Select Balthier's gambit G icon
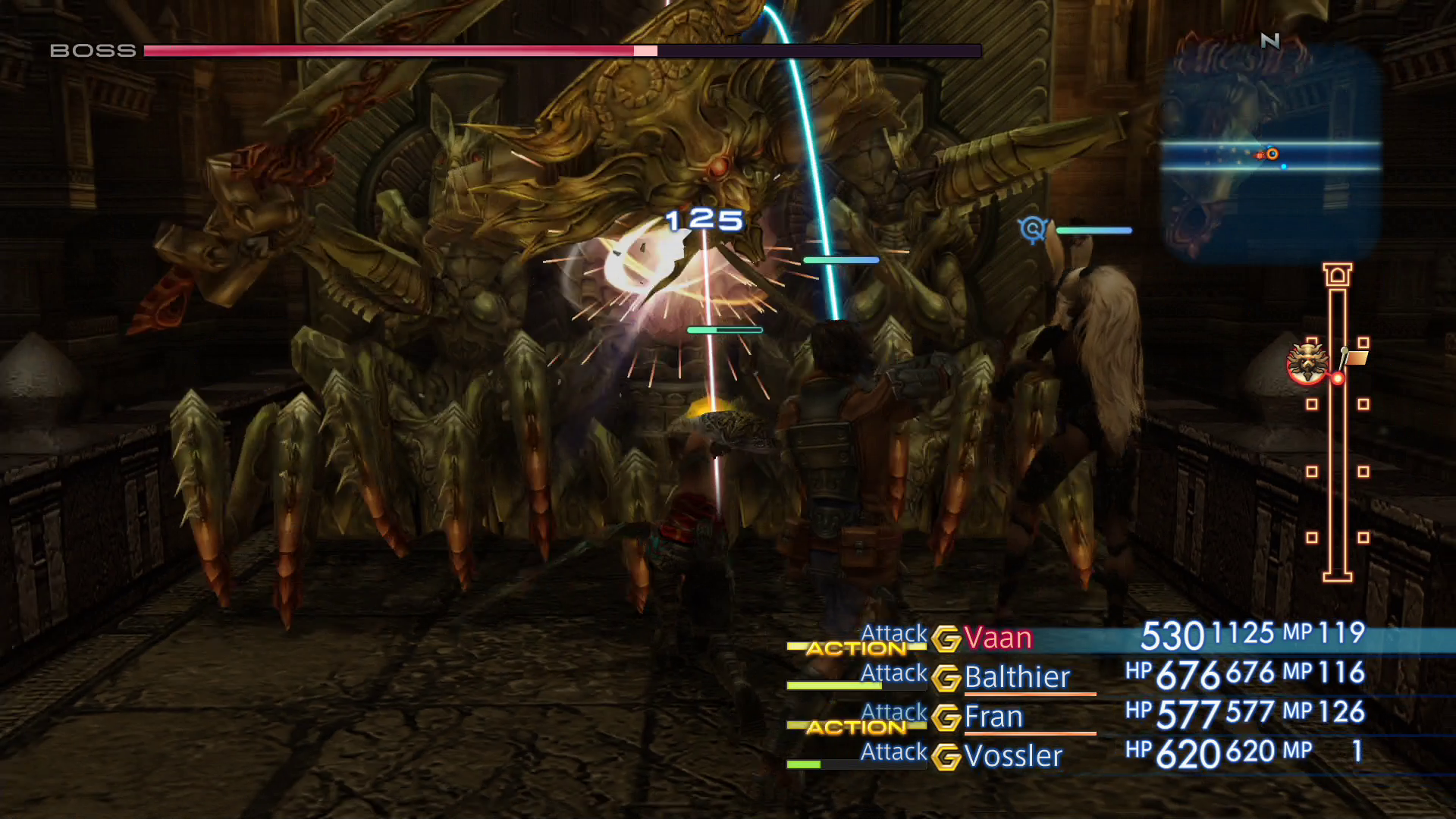1456x819 pixels. tap(947, 679)
